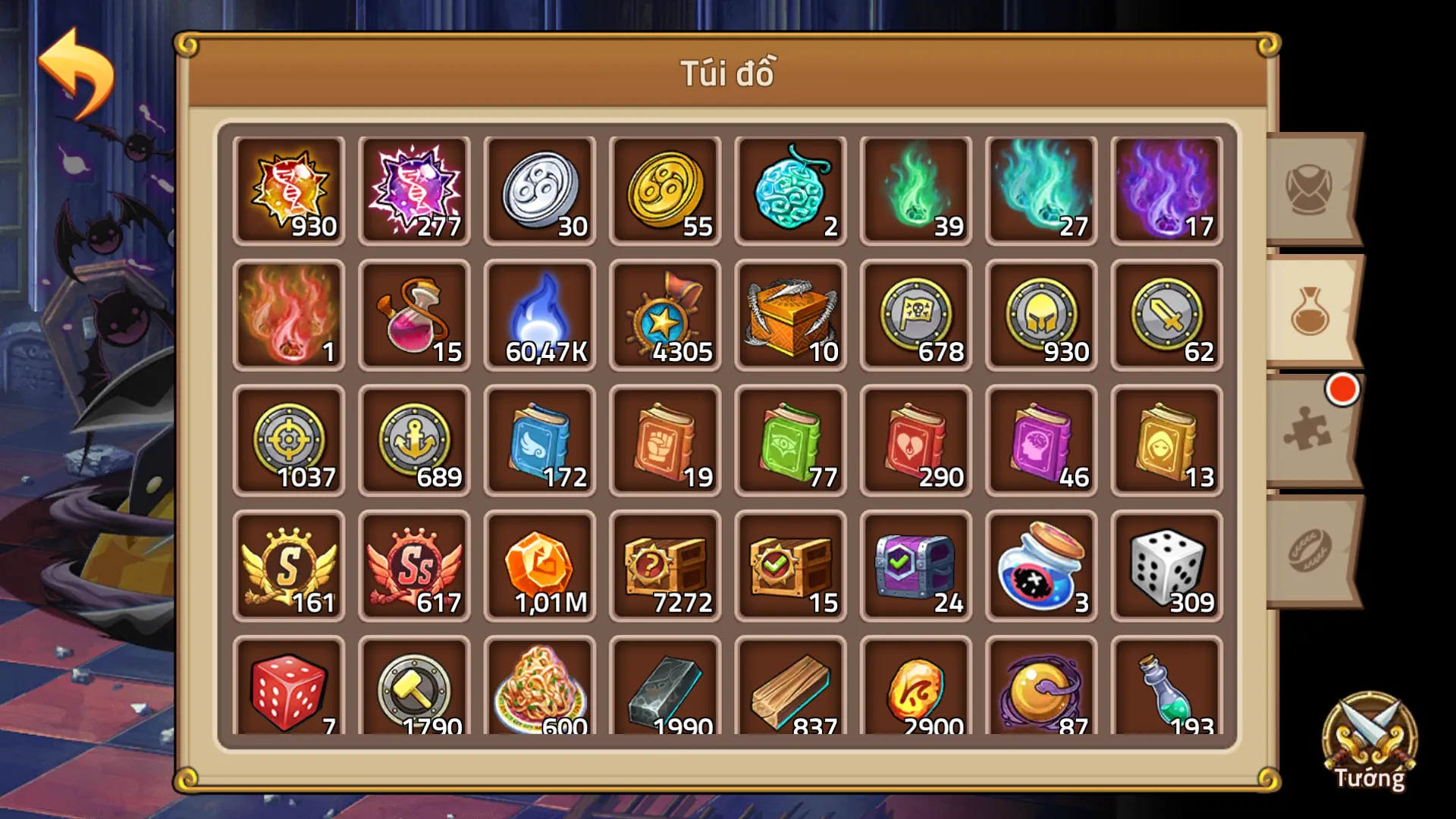Open the gold coin currency item showing 55

664,188
